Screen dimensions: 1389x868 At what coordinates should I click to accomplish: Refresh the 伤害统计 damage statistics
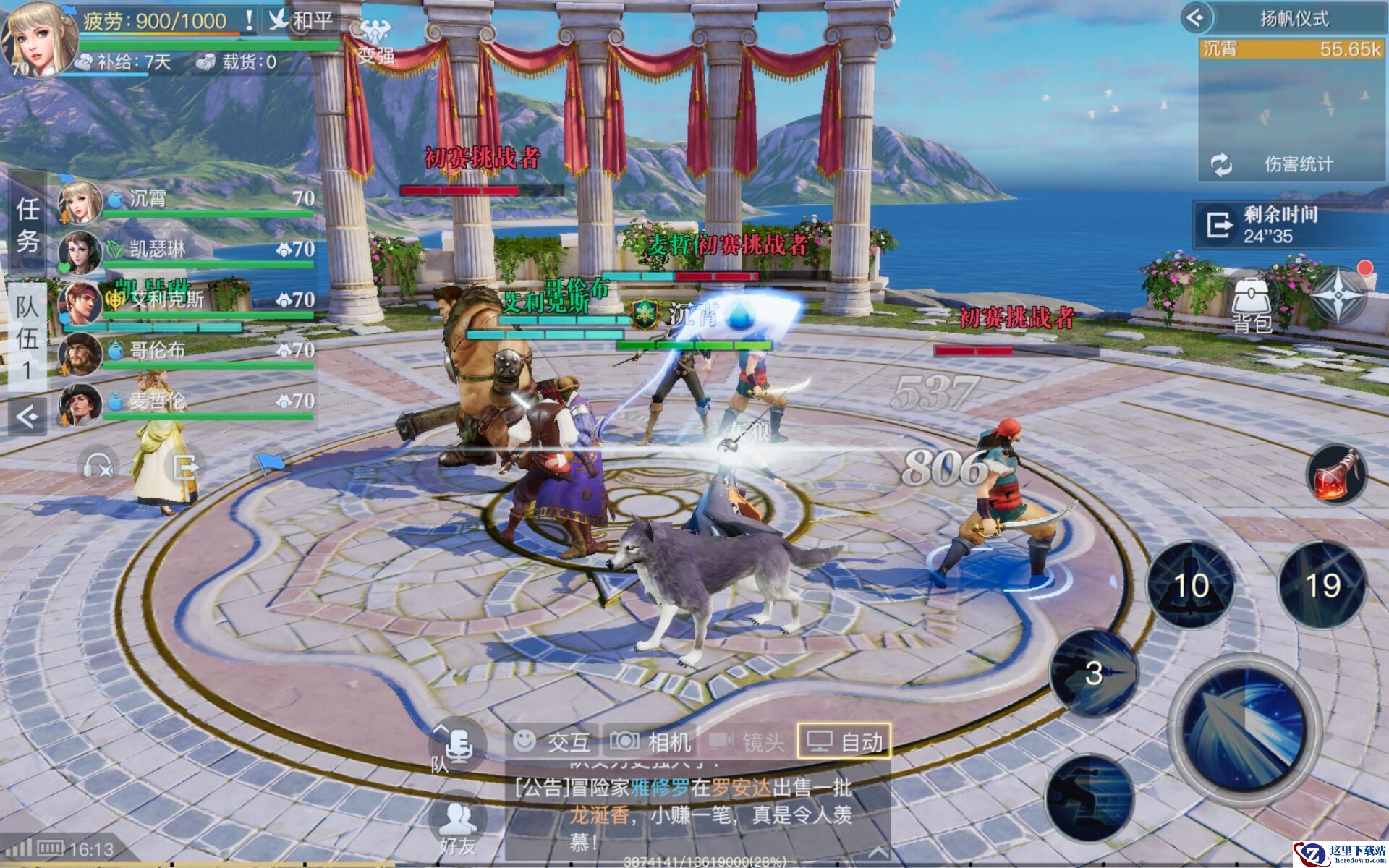1222,165
